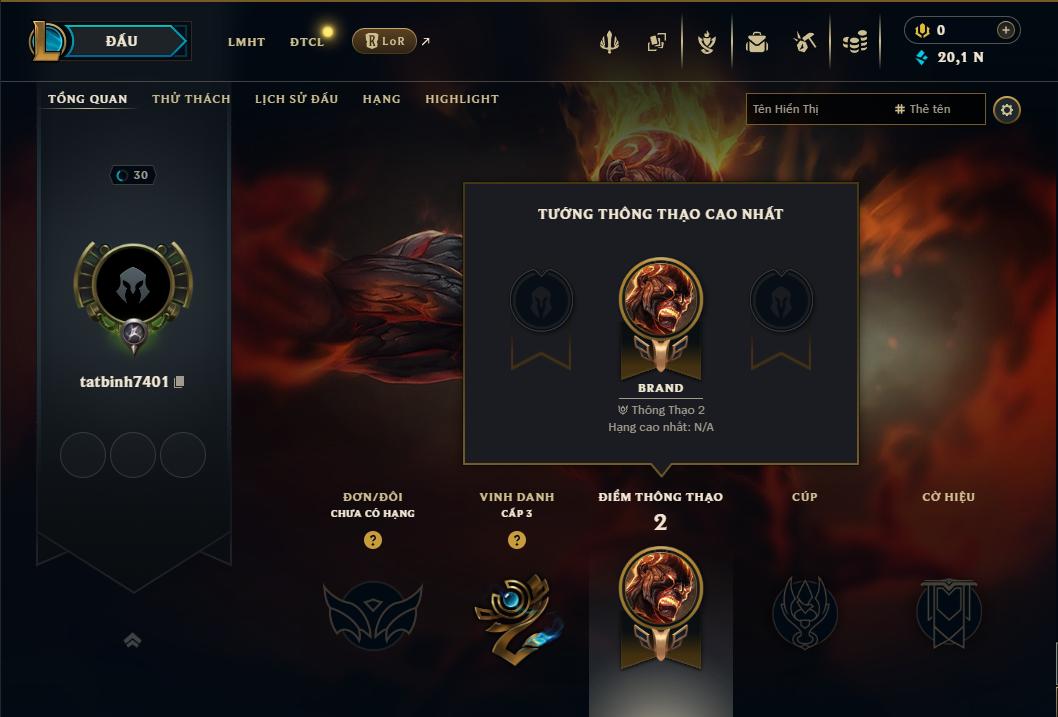1058x717 pixels.
Task: Open the profile settings gear
Action: [x=1007, y=110]
